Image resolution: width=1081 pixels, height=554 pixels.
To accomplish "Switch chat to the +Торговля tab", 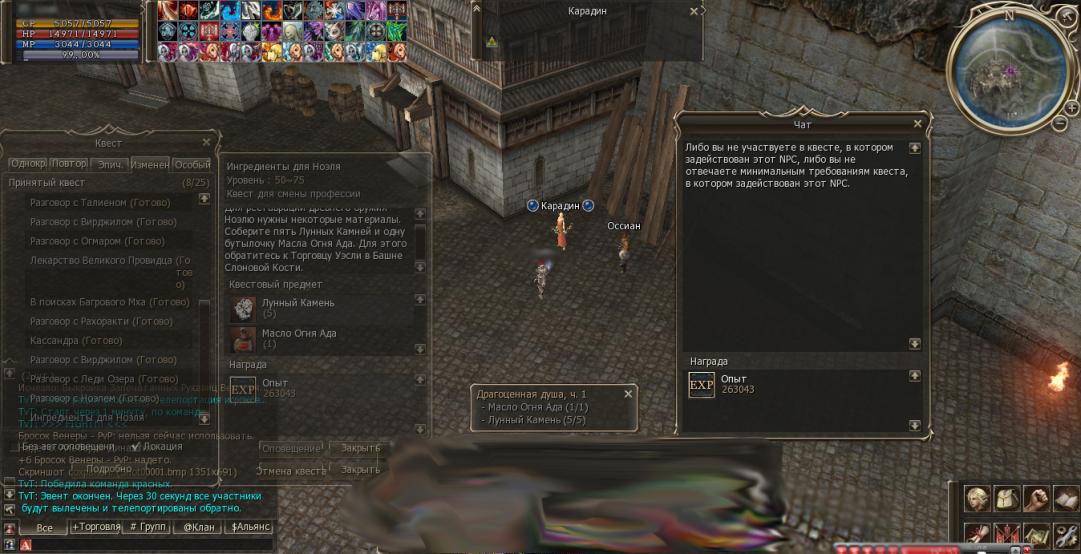I will coord(95,527).
